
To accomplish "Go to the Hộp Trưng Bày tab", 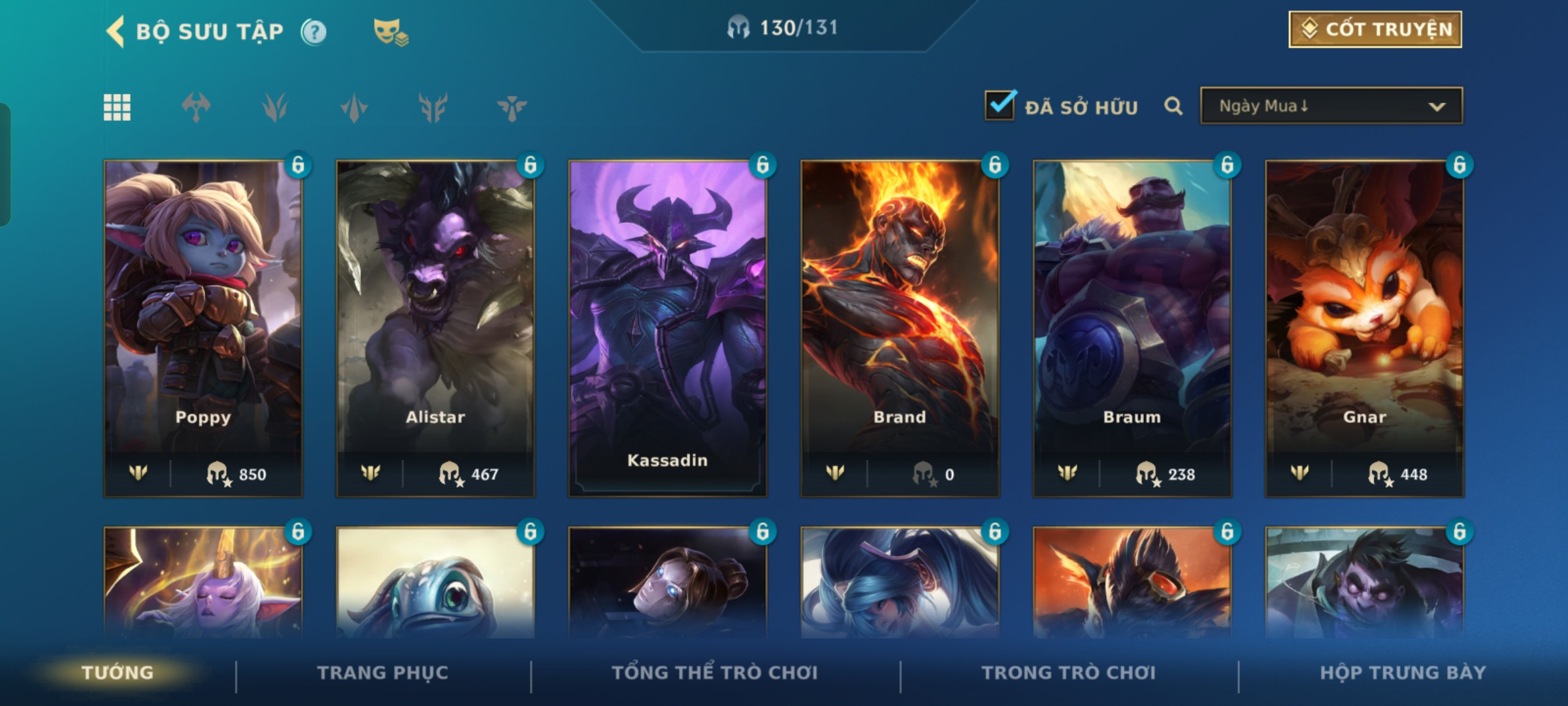I will click(1403, 673).
